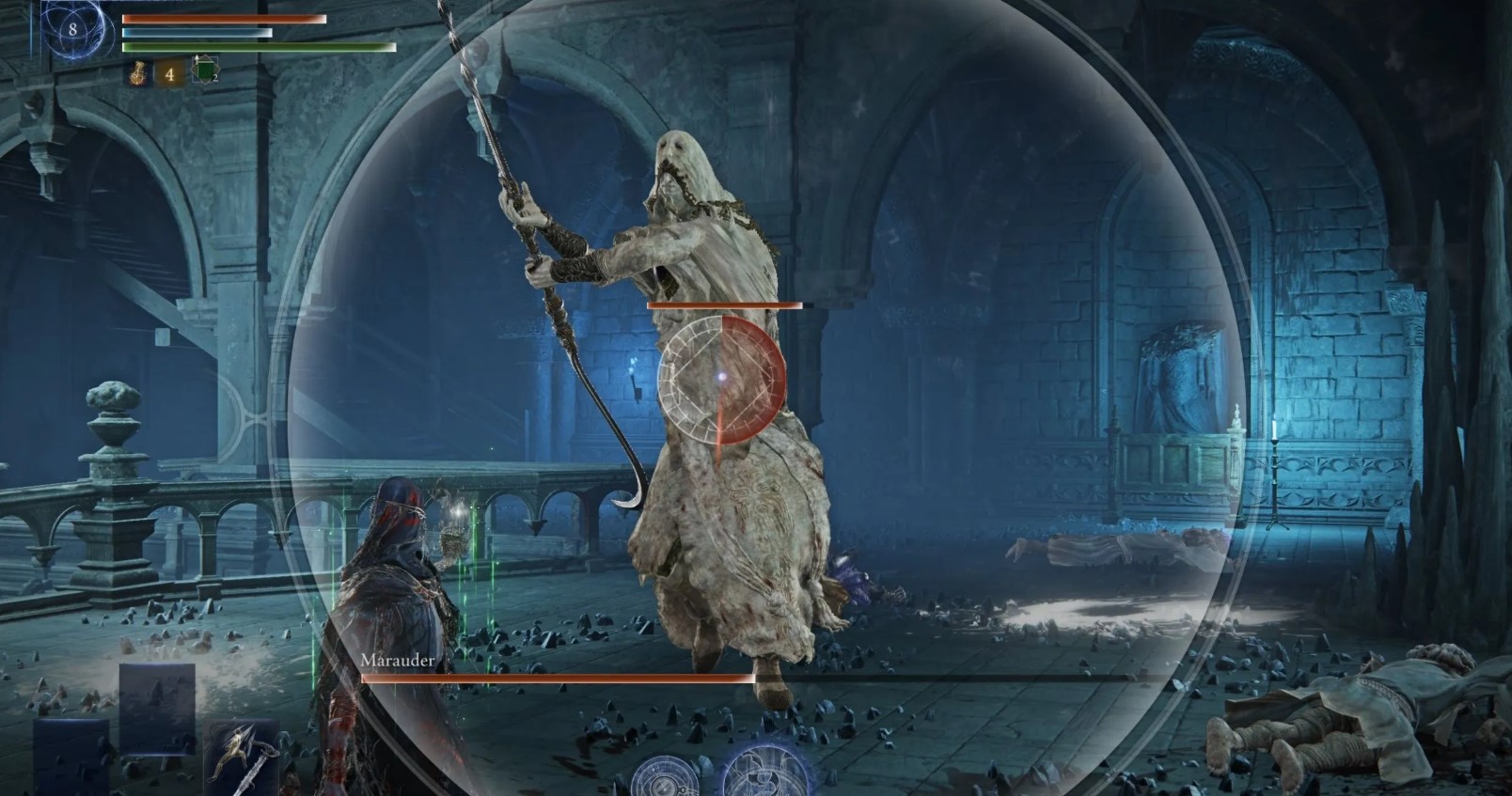Screen dimensions: 1512x796
Task: Select the golden flask icon
Action: 138,72
